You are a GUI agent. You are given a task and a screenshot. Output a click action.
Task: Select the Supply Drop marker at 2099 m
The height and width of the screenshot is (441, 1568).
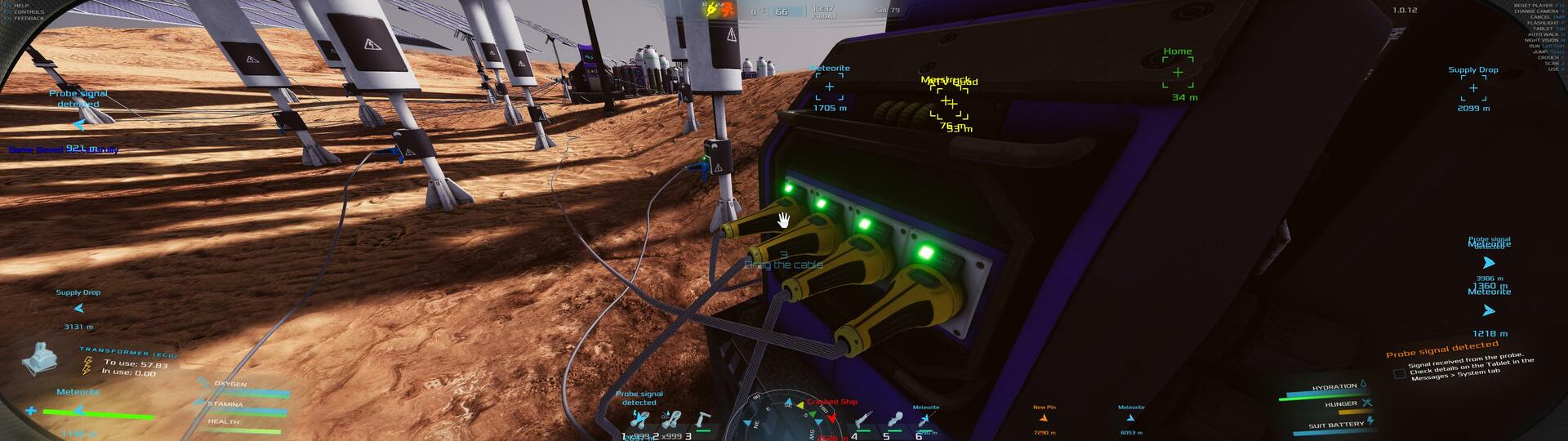pos(1473,88)
